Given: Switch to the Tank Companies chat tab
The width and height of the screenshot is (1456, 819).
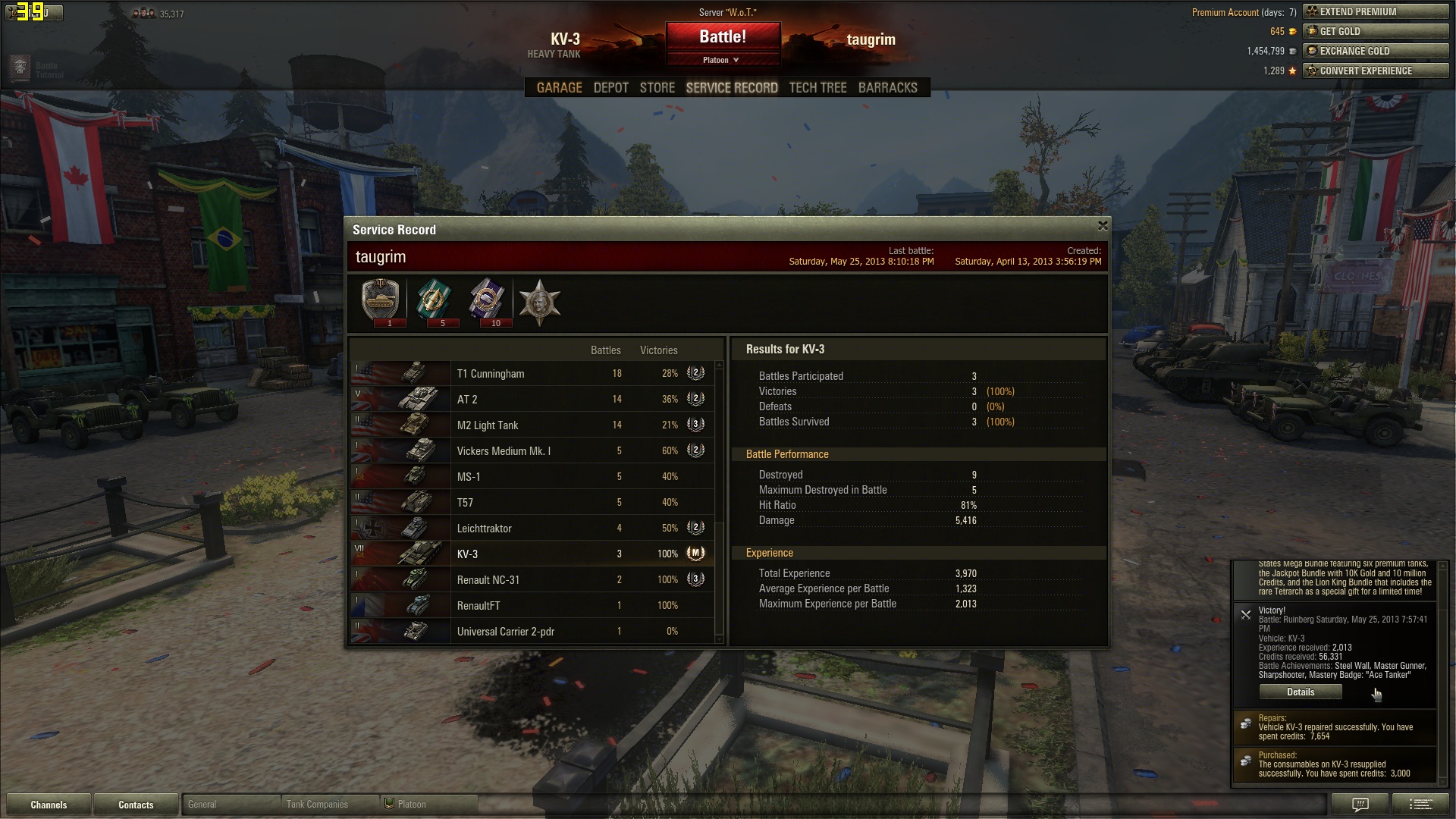Looking at the screenshot, I should click(x=328, y=805).
